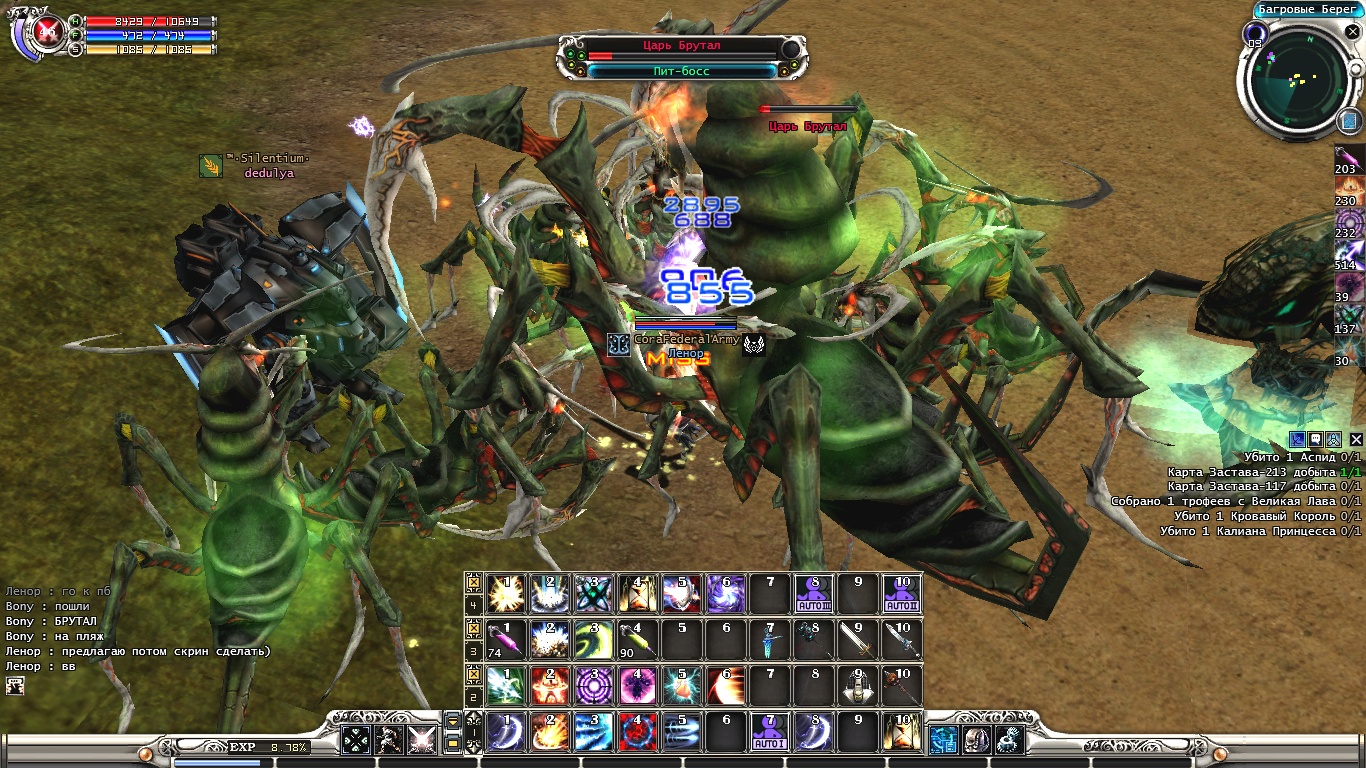Click the circular minimap radar

(x=1299, y=83)
